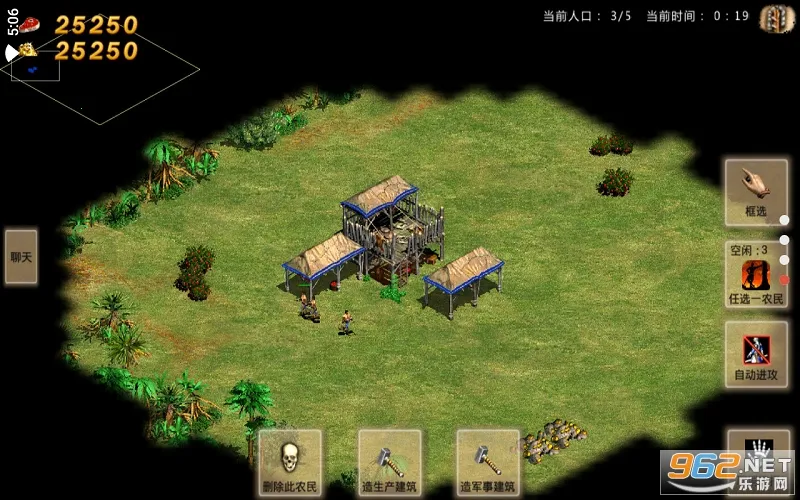Activate the 框选 box-select tool

click(x=756, y=191)
